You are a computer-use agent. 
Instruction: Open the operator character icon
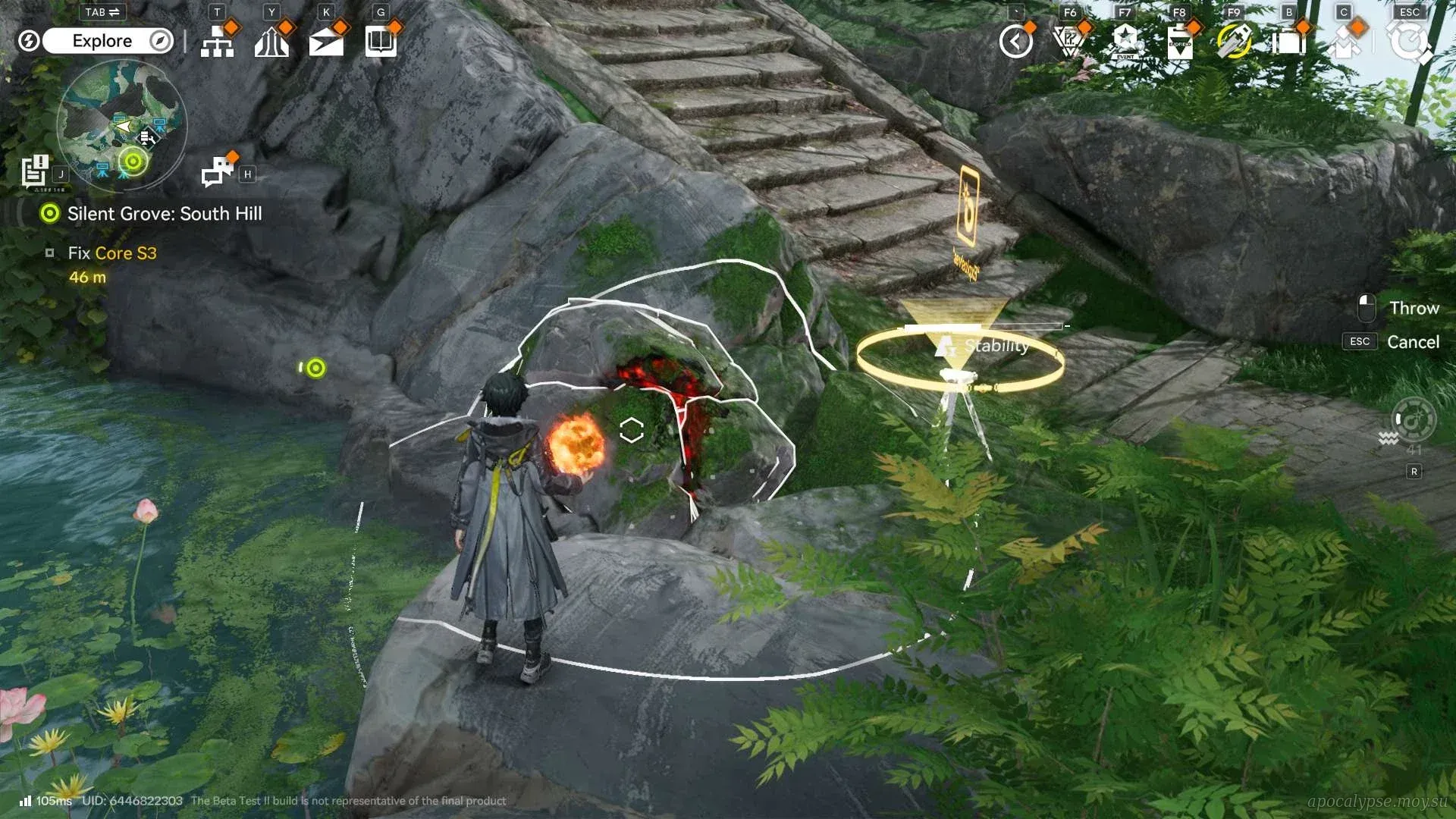(x=1343, y=42)
